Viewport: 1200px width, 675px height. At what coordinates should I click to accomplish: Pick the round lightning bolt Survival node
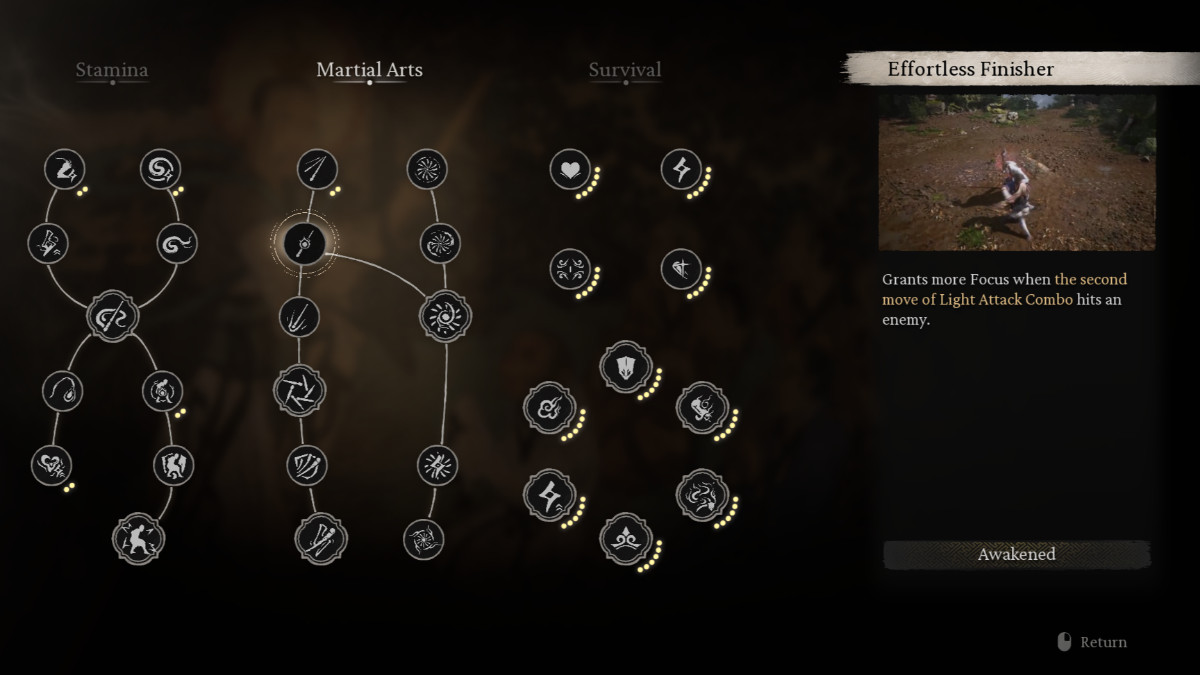point(682,169)
